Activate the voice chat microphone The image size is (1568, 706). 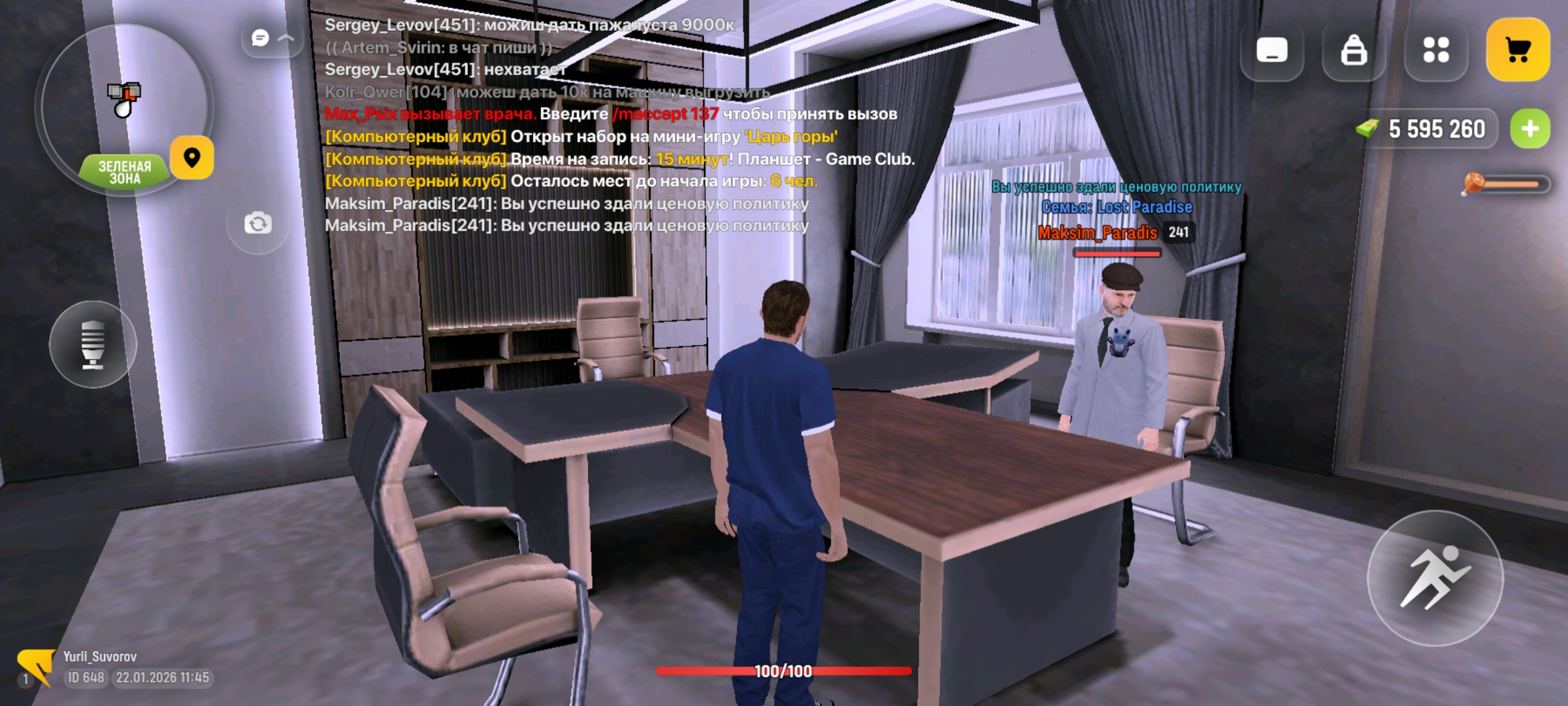[93, 344]
